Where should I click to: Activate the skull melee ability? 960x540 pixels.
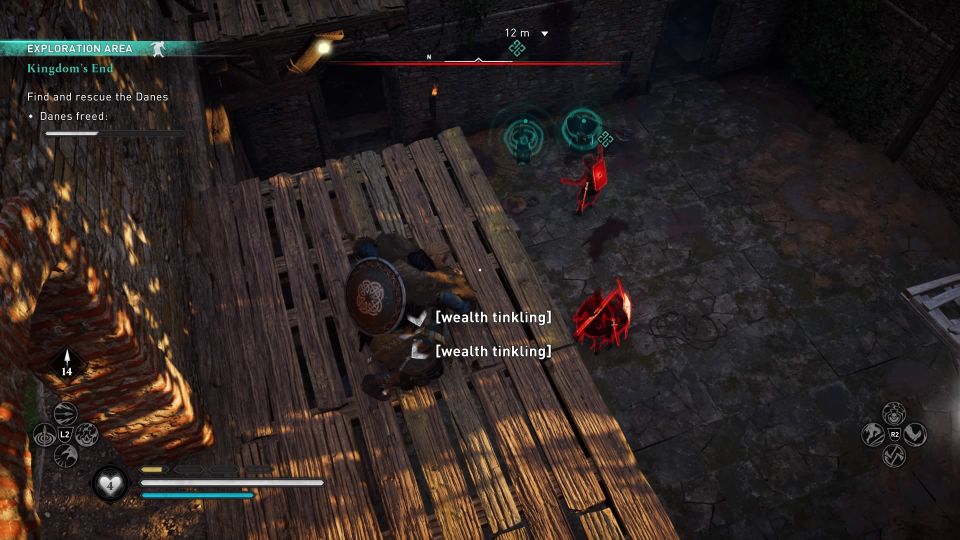(894, 412)
